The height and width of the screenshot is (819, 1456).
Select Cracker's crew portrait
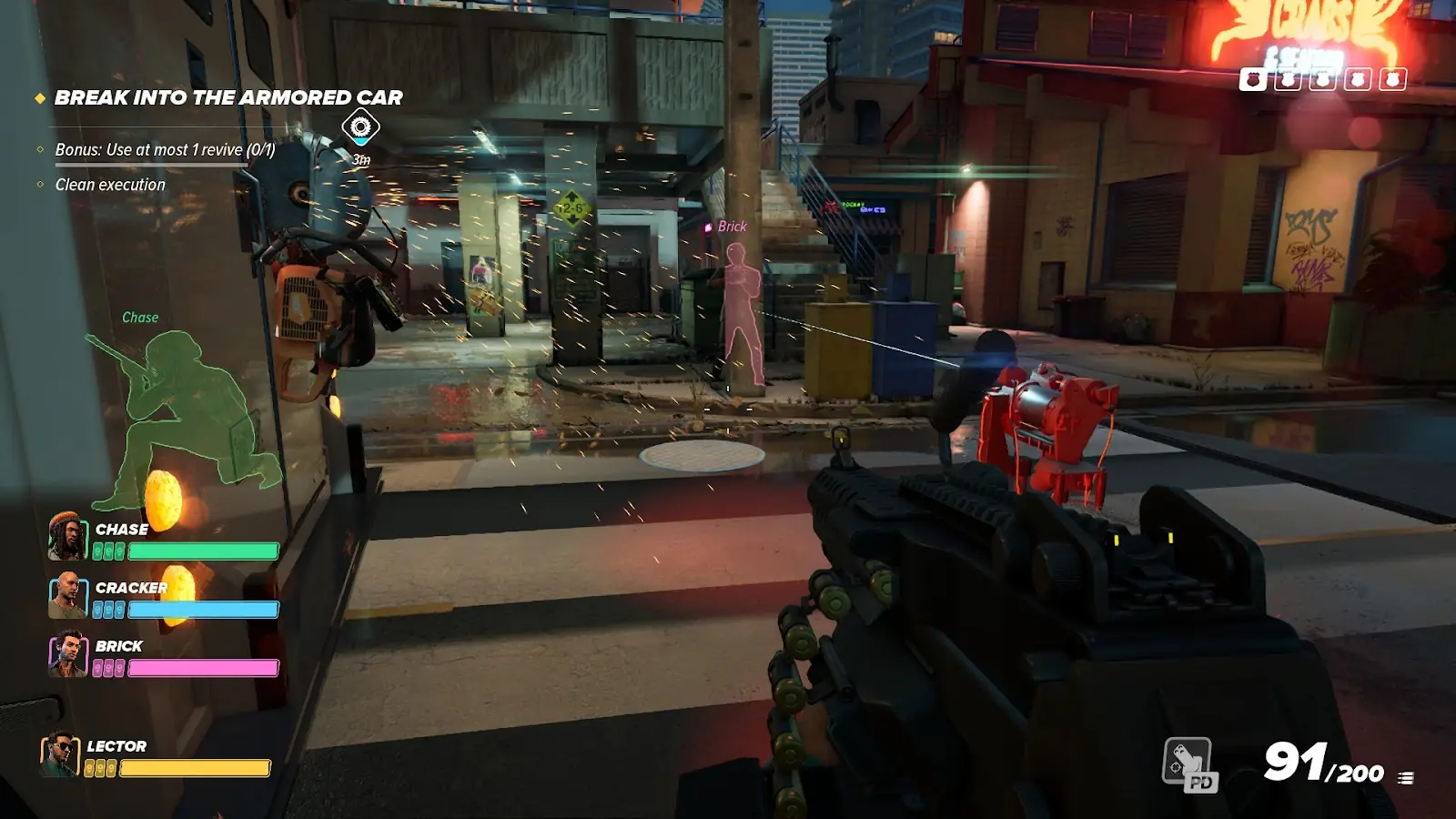coord(66,595)
